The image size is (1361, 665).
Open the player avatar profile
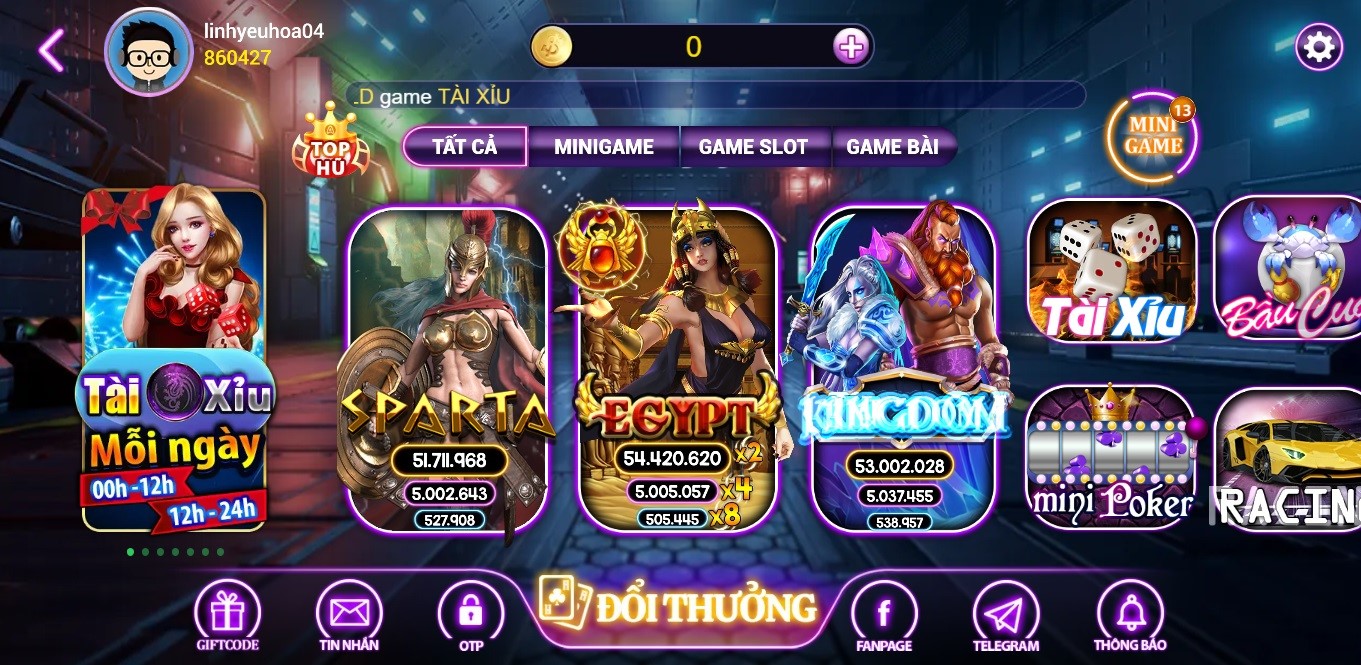tap(148, 52)
